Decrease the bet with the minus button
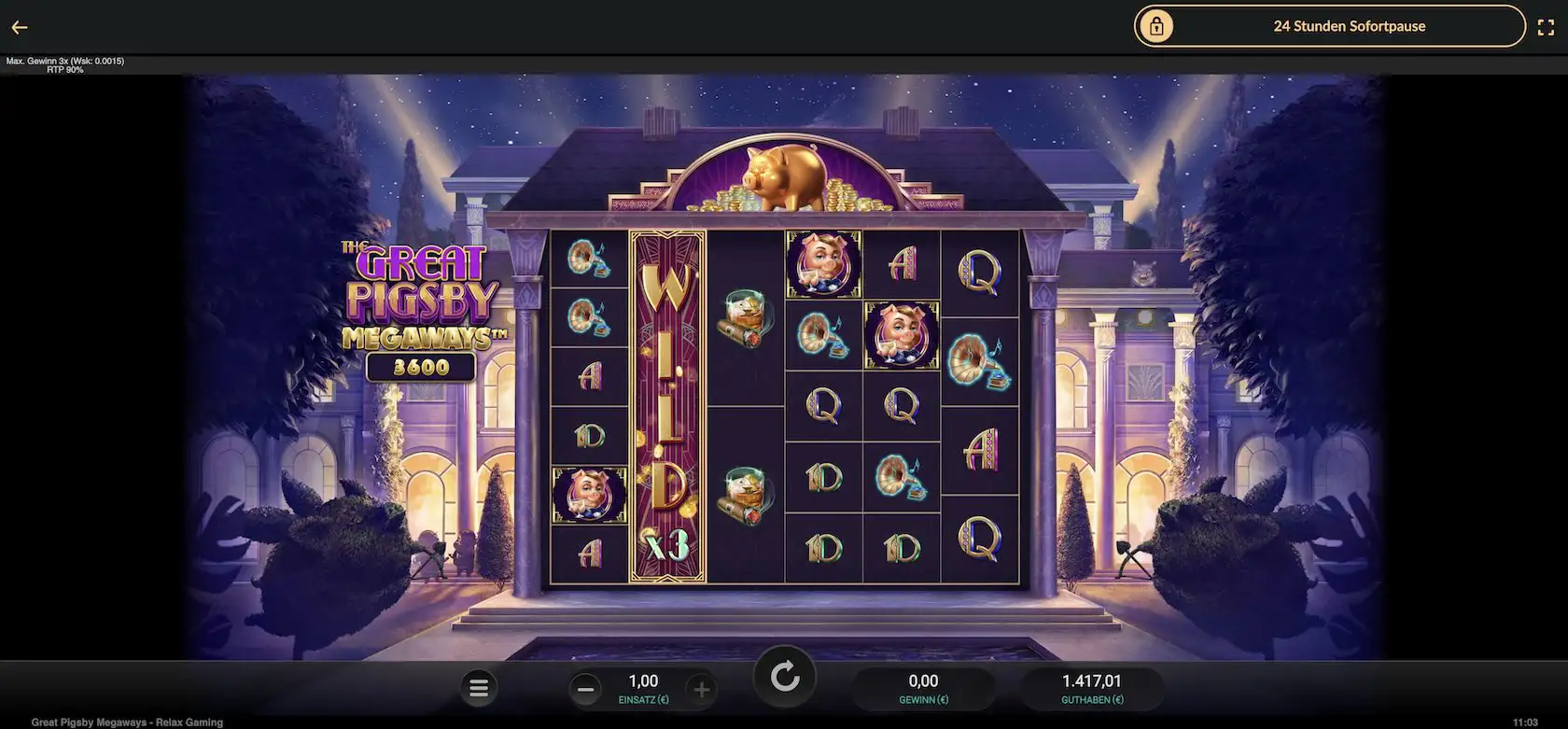The width and height of the screenshot is (1568, 729). tap(586, 690)
